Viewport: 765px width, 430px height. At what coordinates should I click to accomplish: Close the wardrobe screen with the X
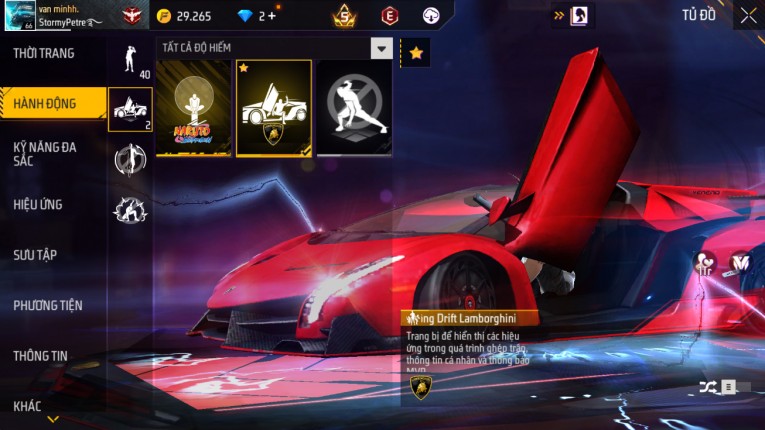(748, 15)
